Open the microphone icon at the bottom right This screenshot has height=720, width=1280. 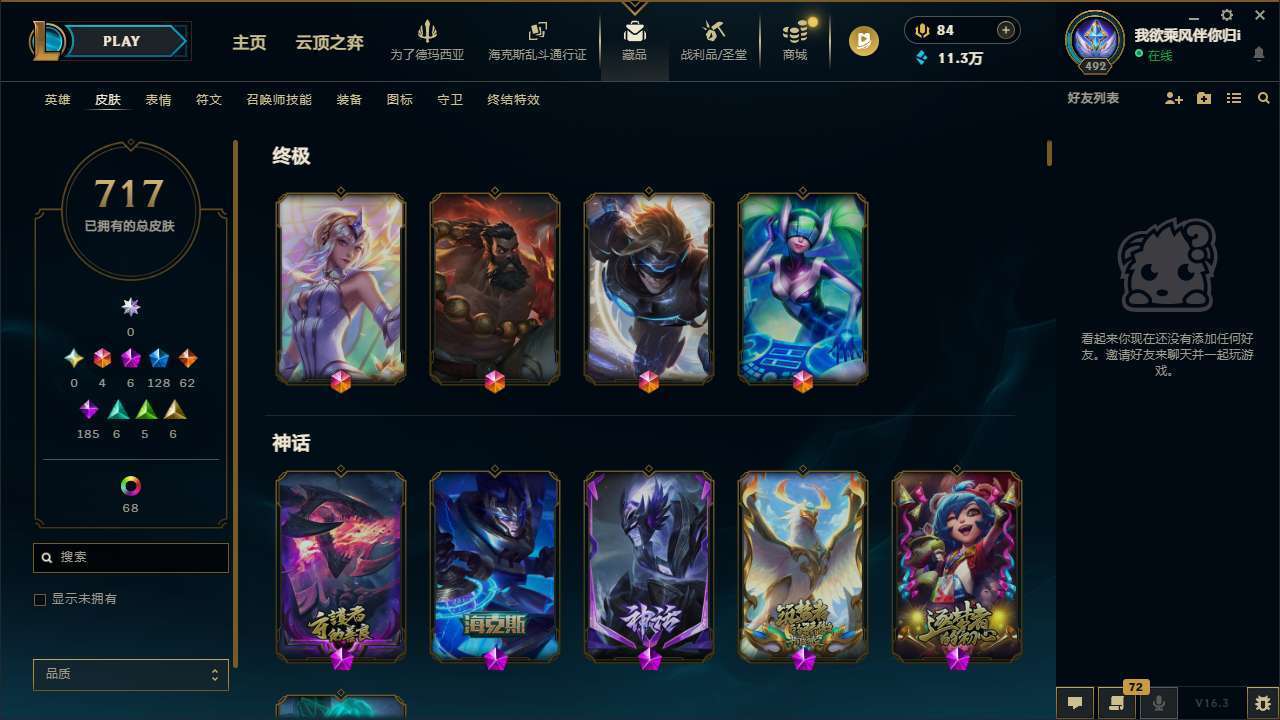click(x=1159, y=702)
